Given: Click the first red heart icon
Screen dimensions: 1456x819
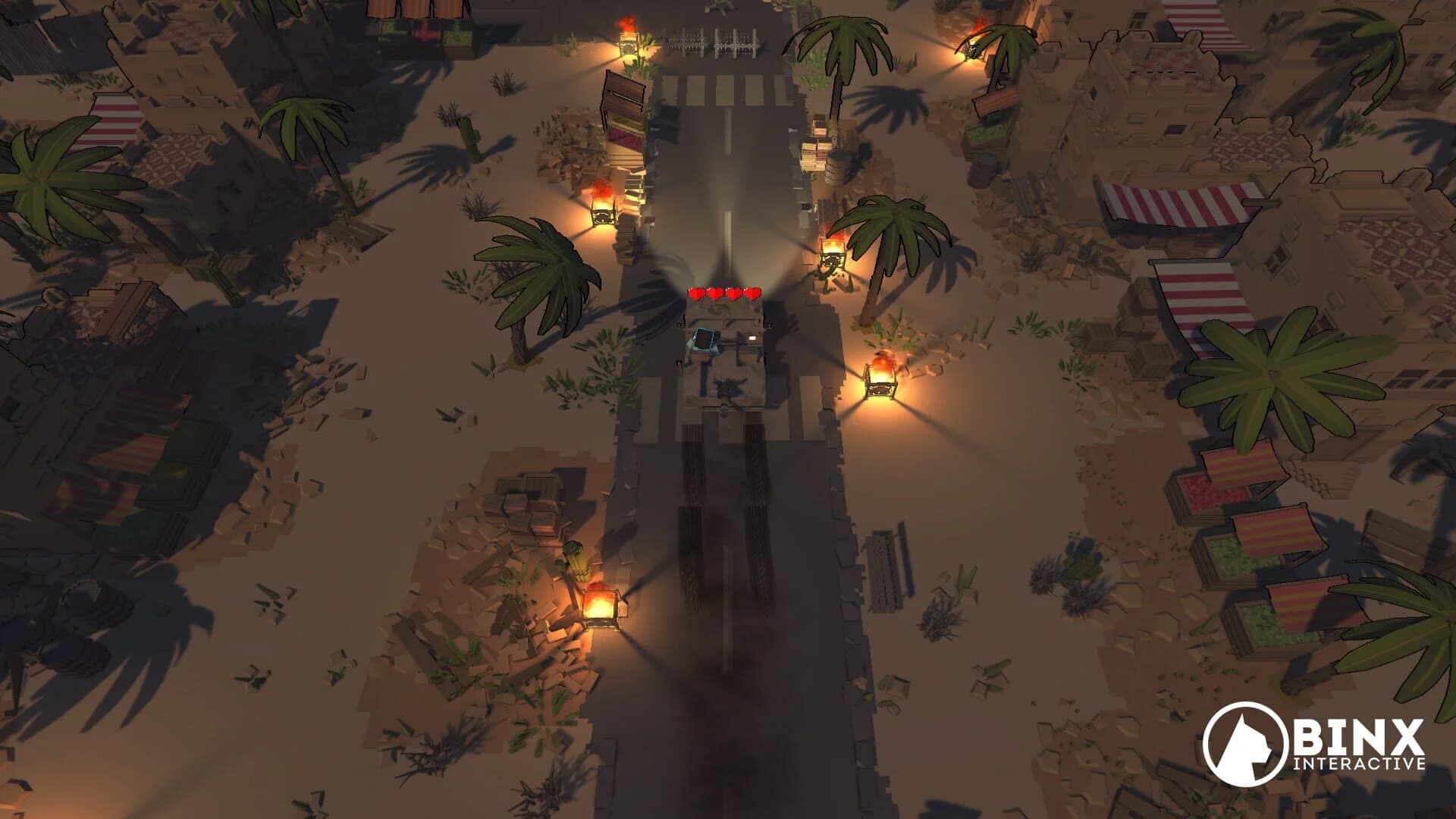Looking at the screenshot, I should [696, 293].
